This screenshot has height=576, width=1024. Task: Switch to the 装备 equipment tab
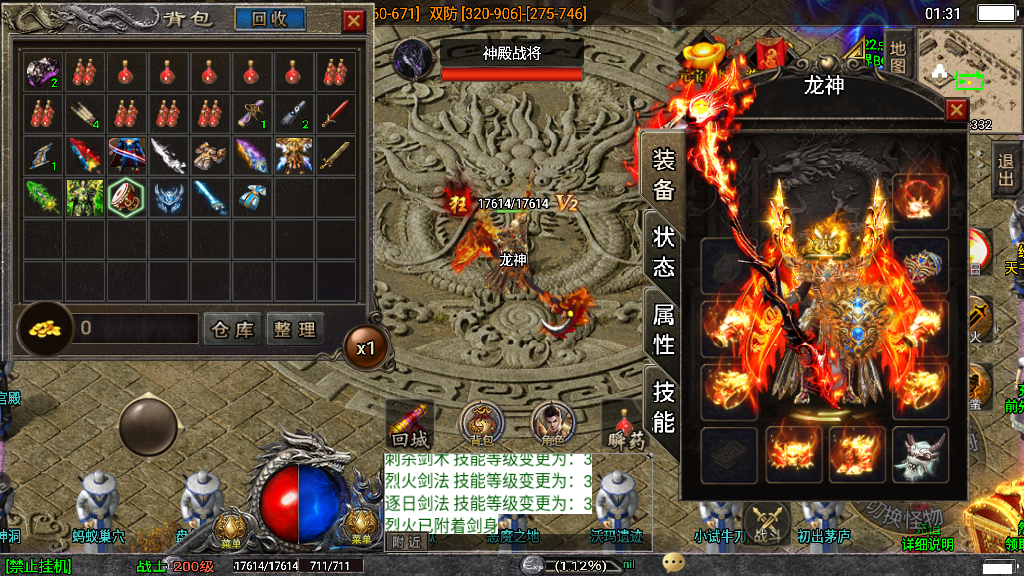[x=663, y=175]
